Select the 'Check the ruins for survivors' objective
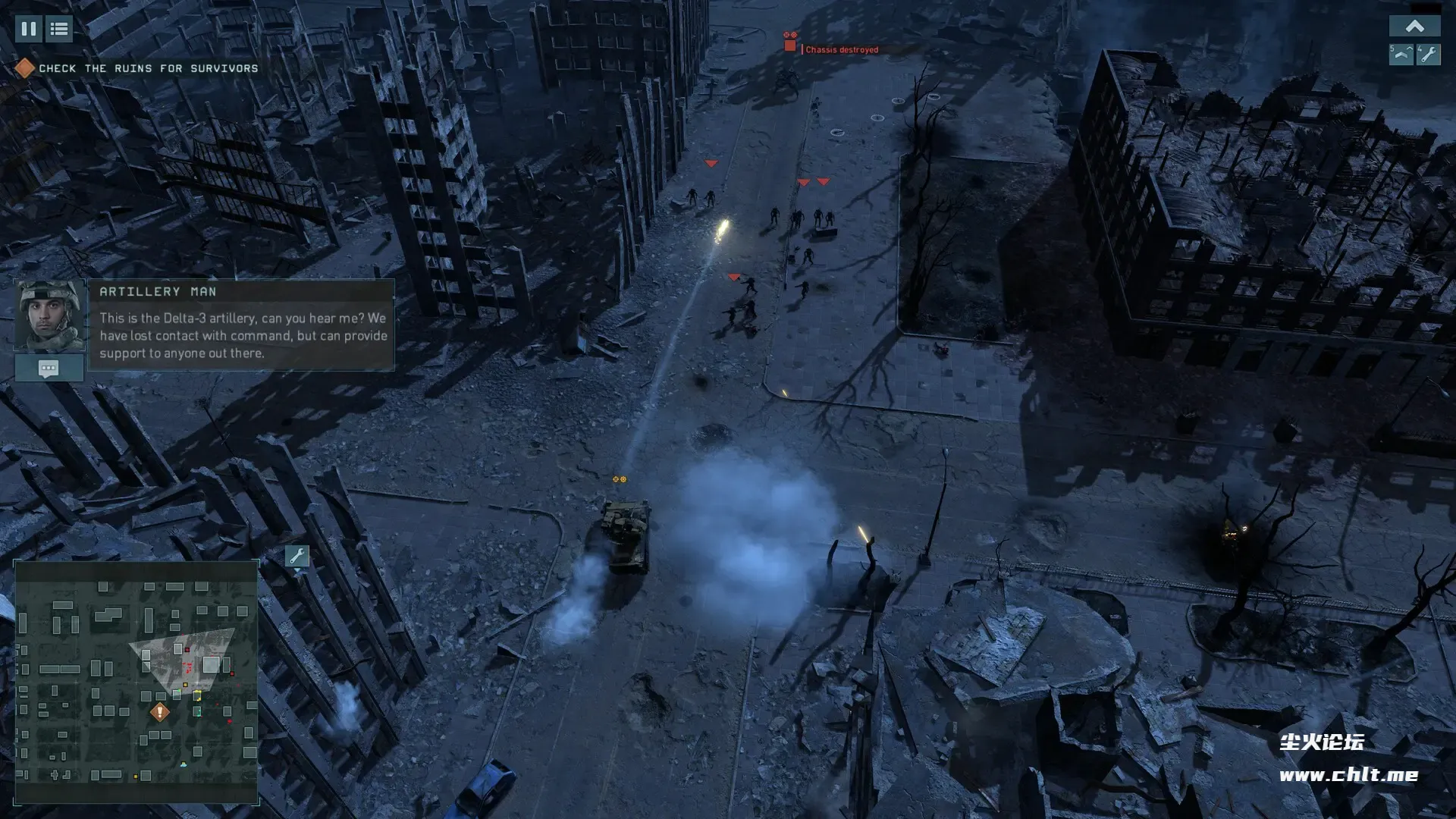Screen dimensions: 1456x819 148,68
